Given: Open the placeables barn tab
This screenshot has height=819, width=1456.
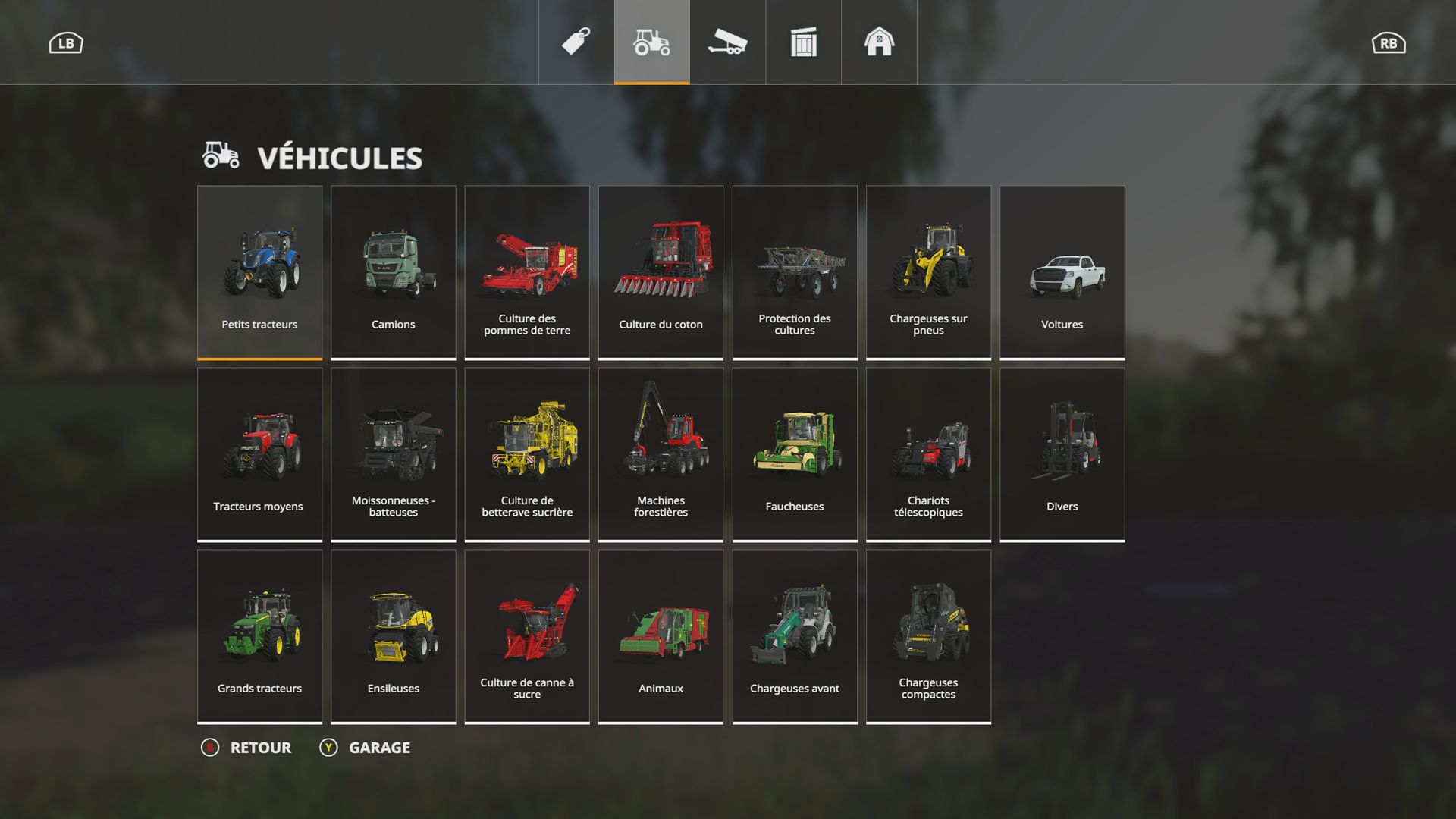Looking at the screenshot, I should (878, 42).
